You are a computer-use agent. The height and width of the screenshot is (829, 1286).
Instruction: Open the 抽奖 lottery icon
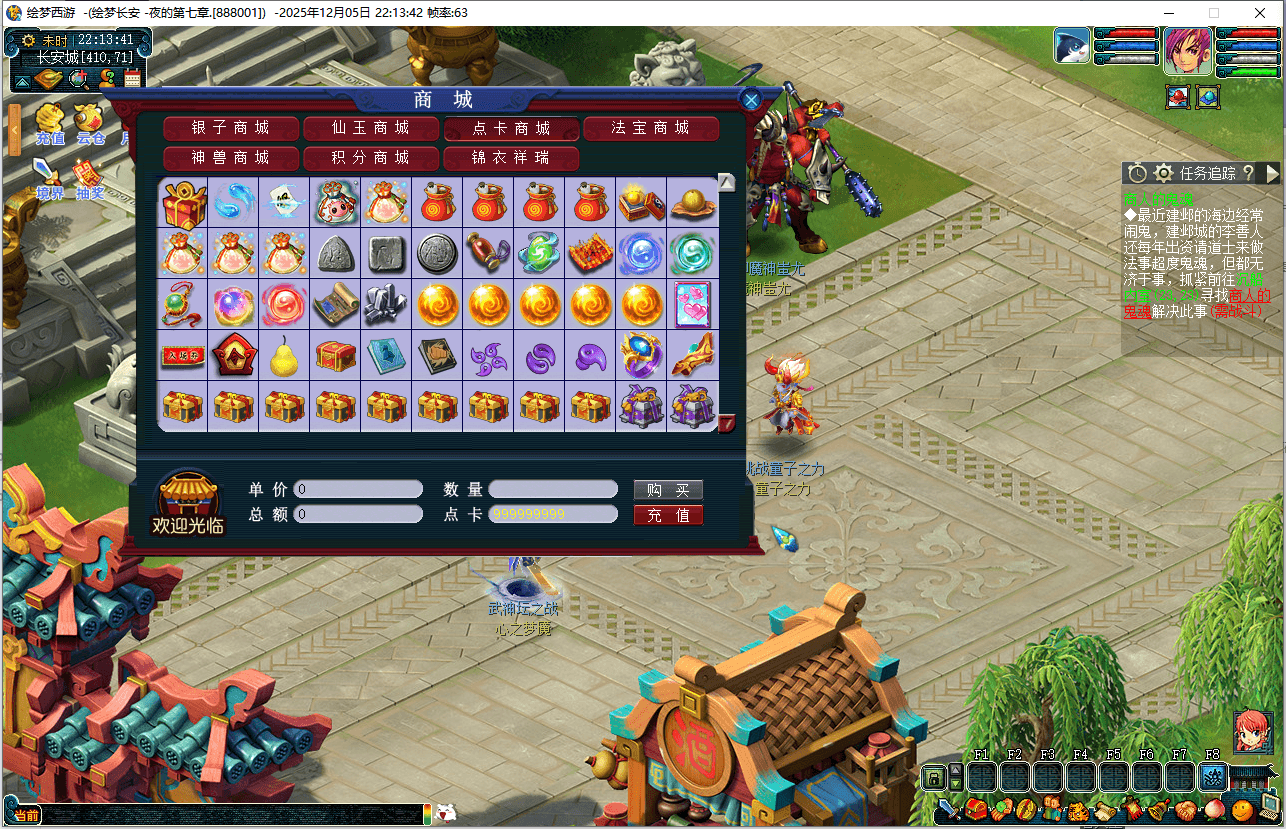[x=90, y=178]
